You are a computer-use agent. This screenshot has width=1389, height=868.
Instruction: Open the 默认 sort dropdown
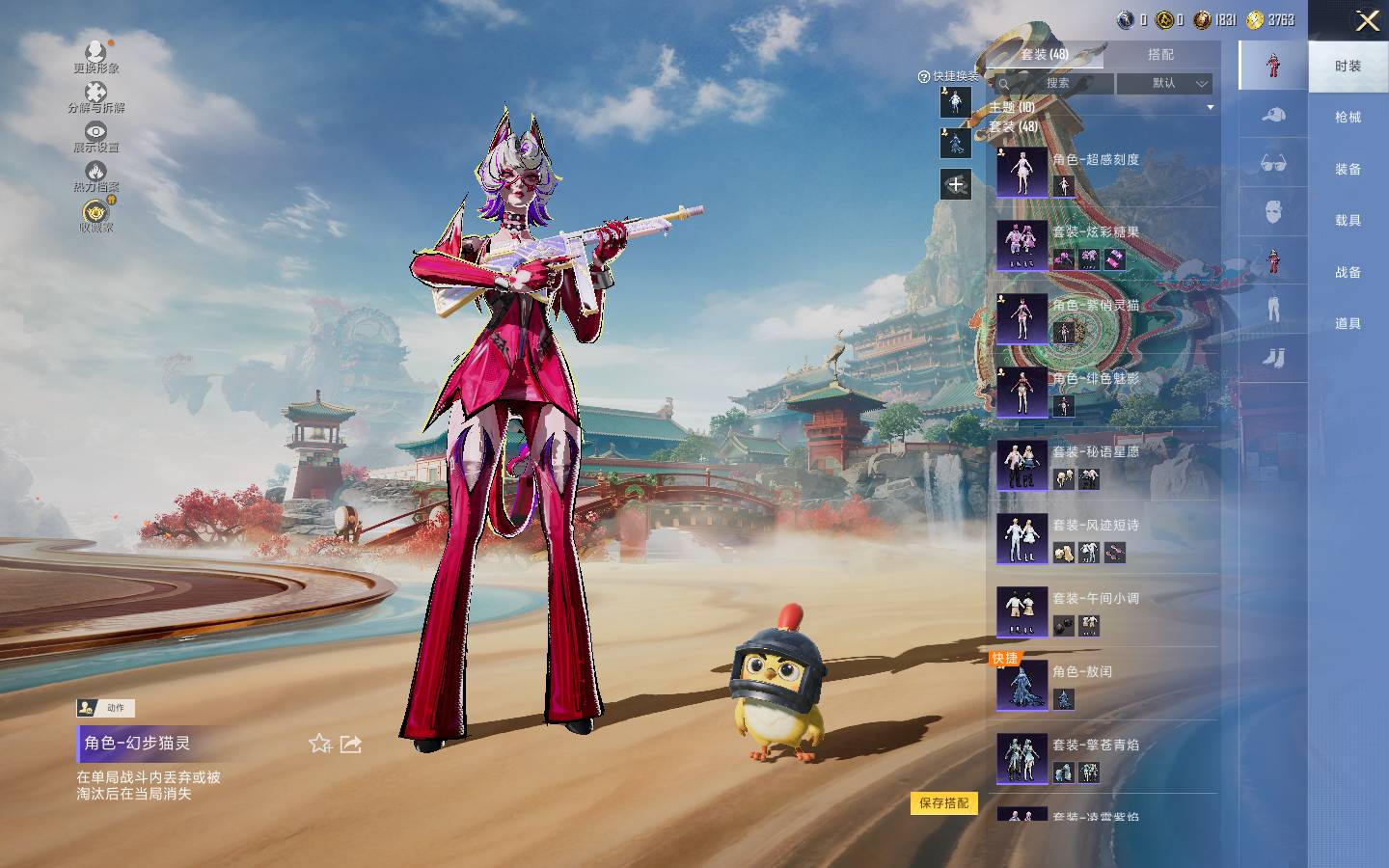[1164, 84]
